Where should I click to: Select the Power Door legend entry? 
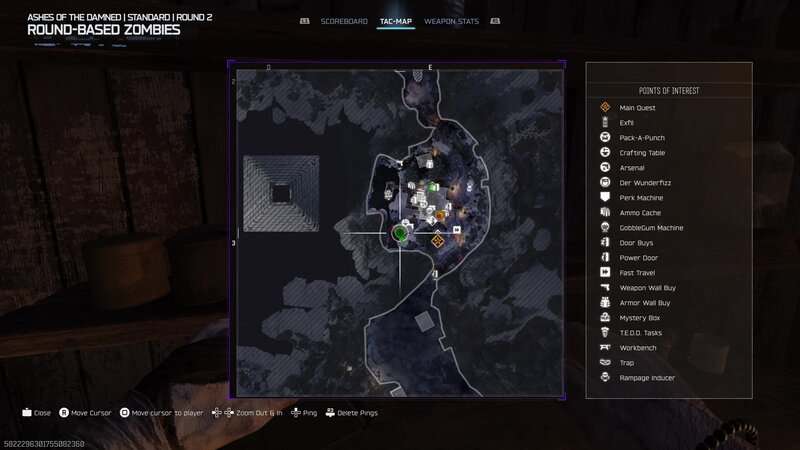(x=636, y=257)
